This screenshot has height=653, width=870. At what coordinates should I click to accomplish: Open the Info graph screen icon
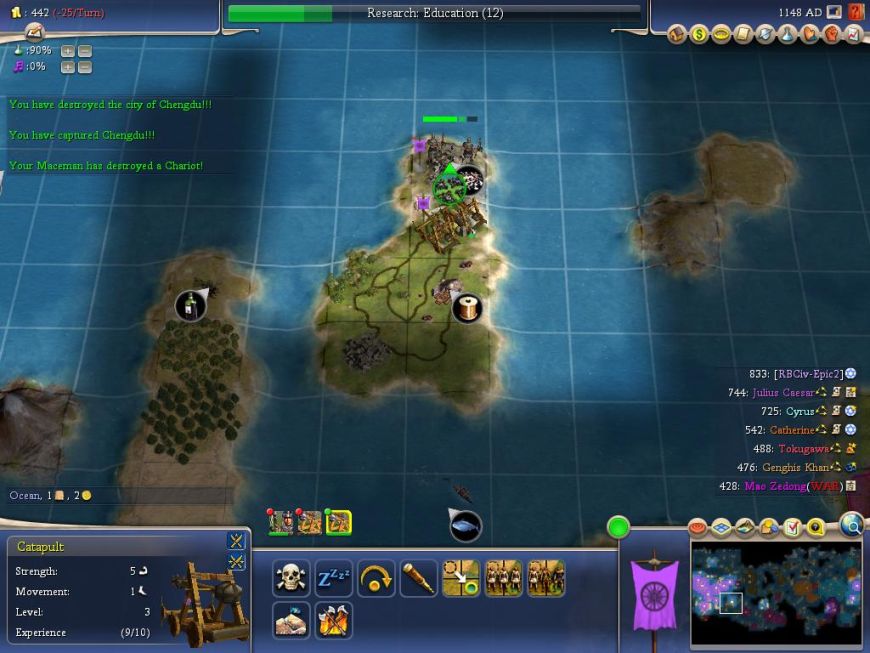(x=853, y=34)
